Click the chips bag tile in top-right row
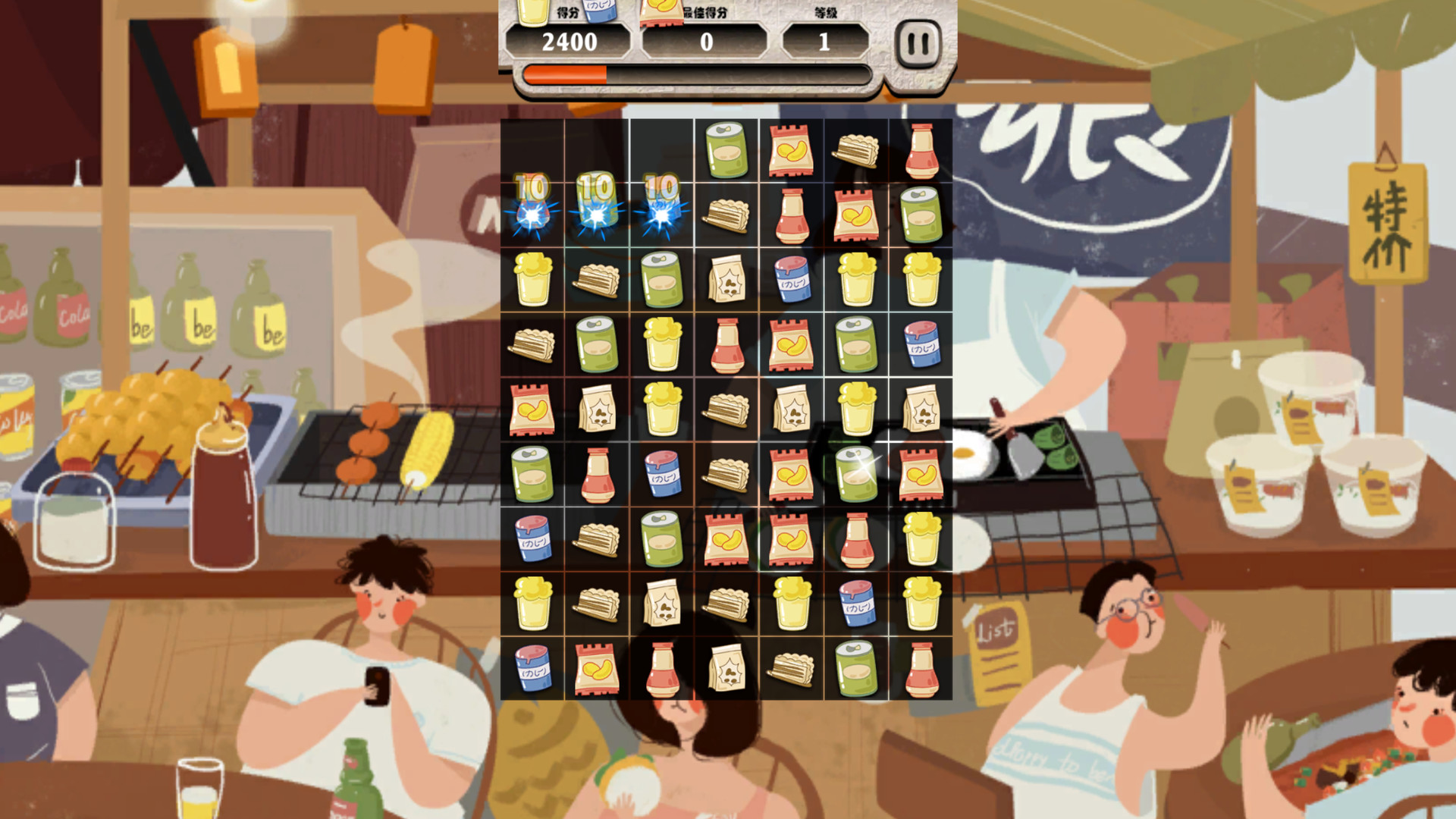The height and width of the screenshot is (819, 1456). 791,149
